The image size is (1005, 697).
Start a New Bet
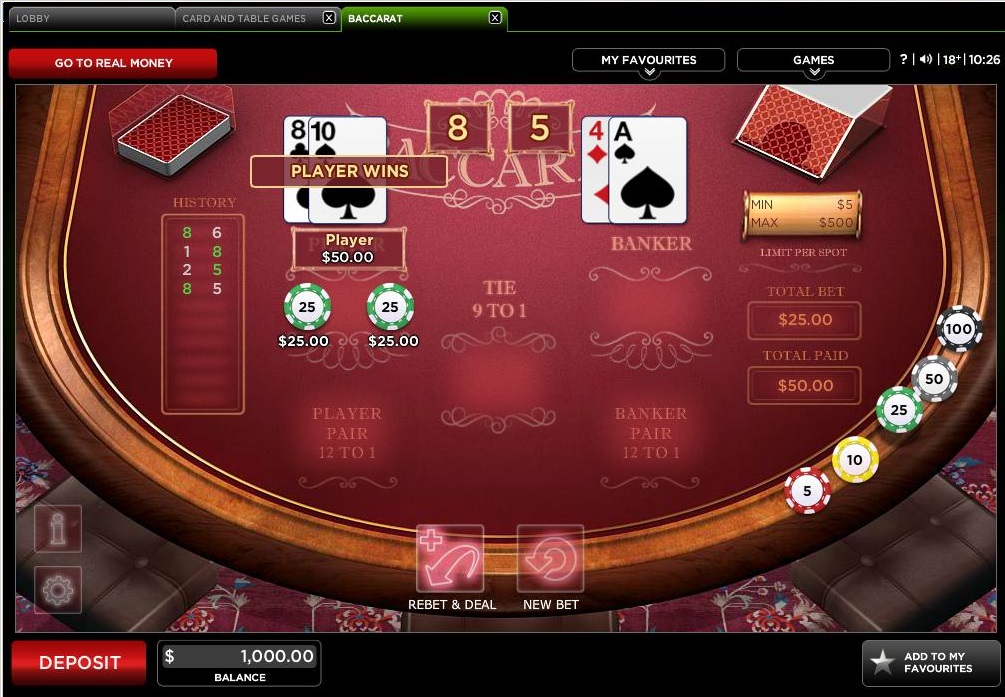(550, 560)
